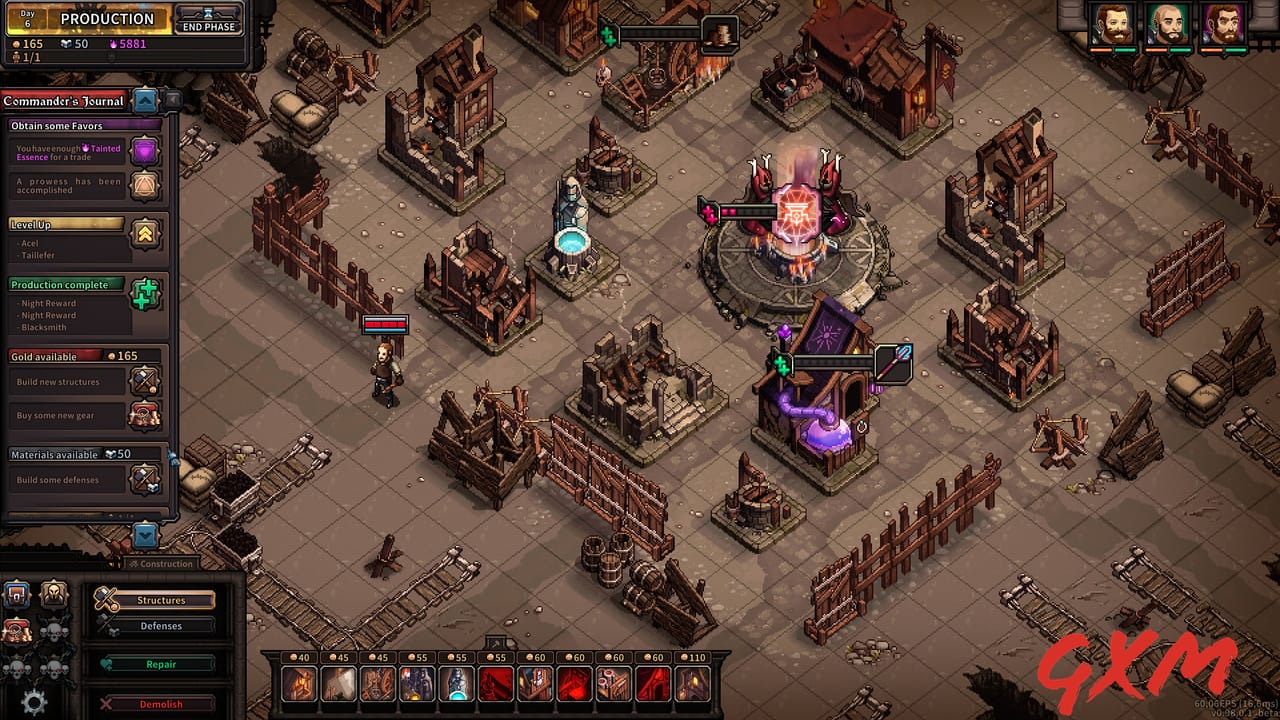Click the journal's downward scroll arrow

pyautogui.click(x=145, y=537)
